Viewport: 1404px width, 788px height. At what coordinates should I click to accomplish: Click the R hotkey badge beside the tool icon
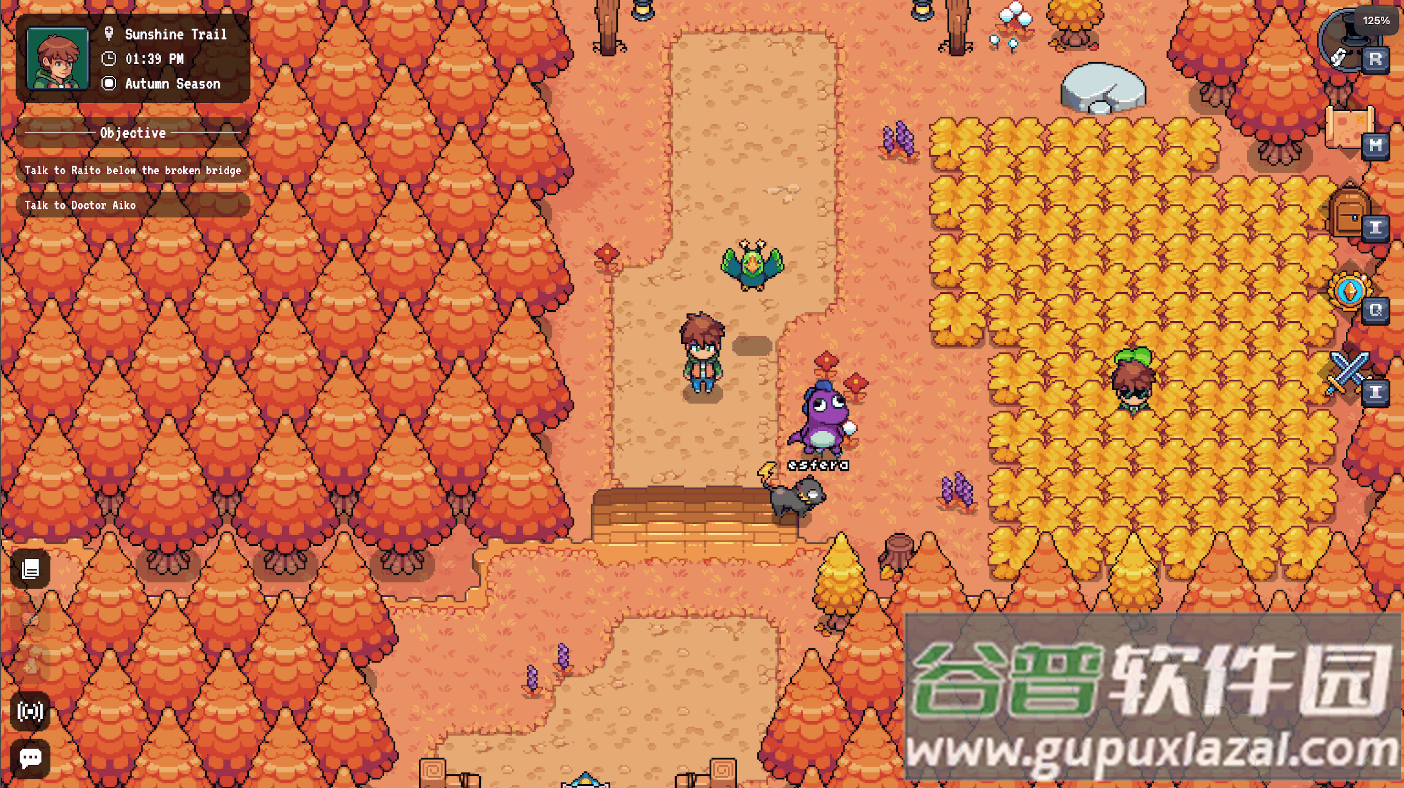coord(1377,59)
